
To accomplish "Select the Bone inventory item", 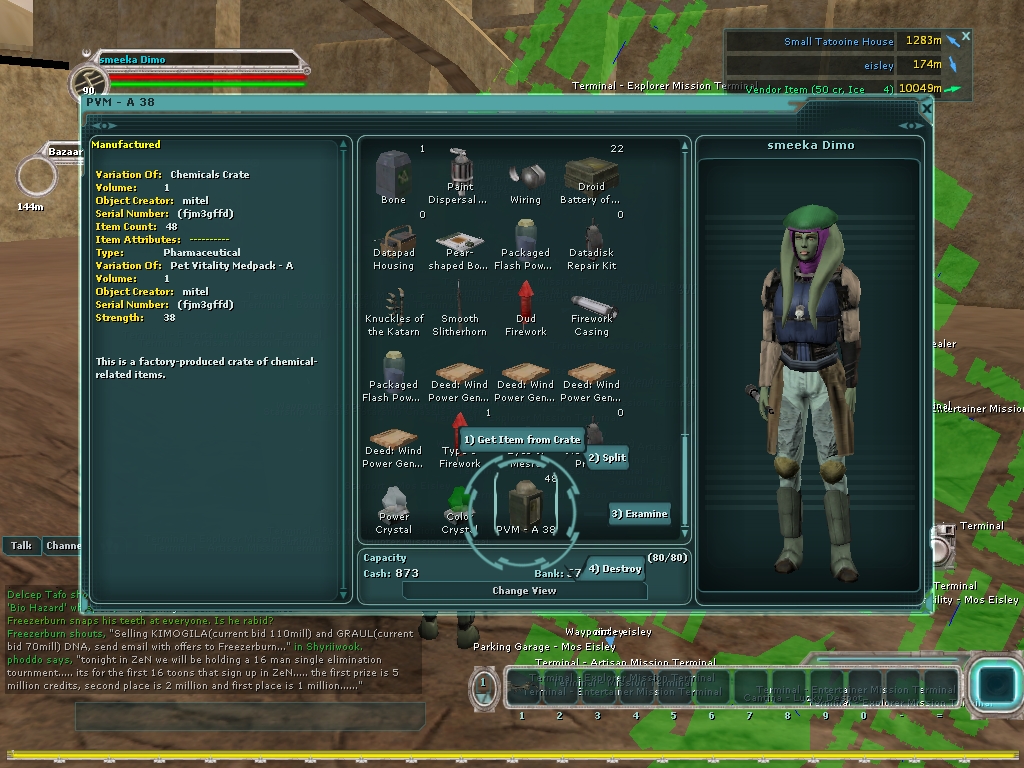I will pyautogui.click(x=393, y=177).
